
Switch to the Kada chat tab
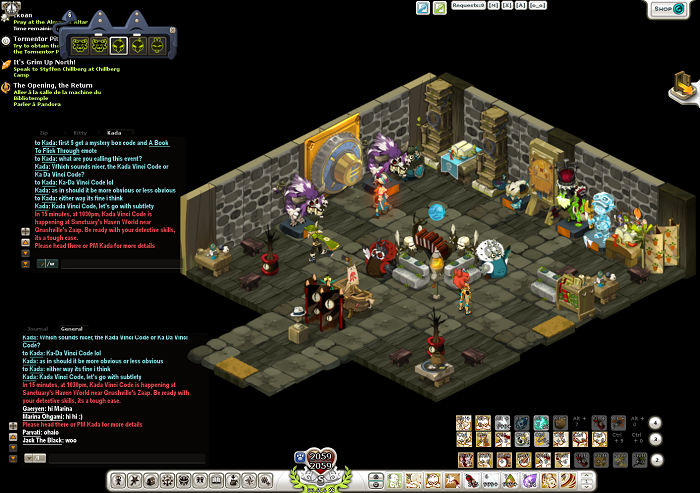click(114, 132)
